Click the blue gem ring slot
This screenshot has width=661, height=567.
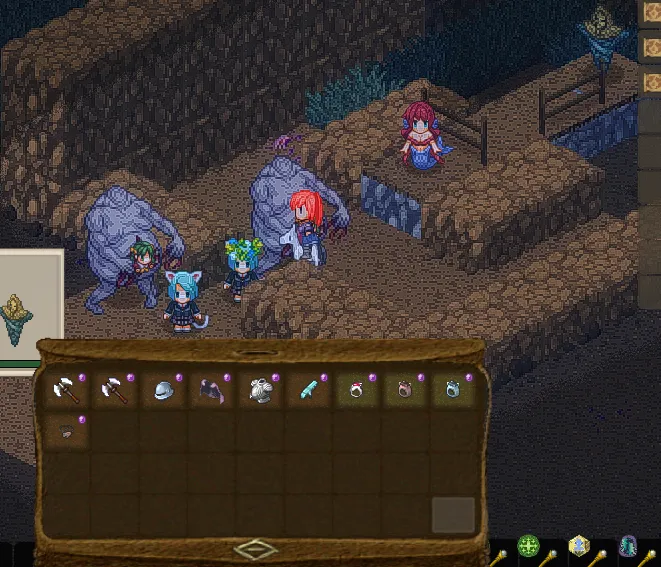[x=453, y=391]
